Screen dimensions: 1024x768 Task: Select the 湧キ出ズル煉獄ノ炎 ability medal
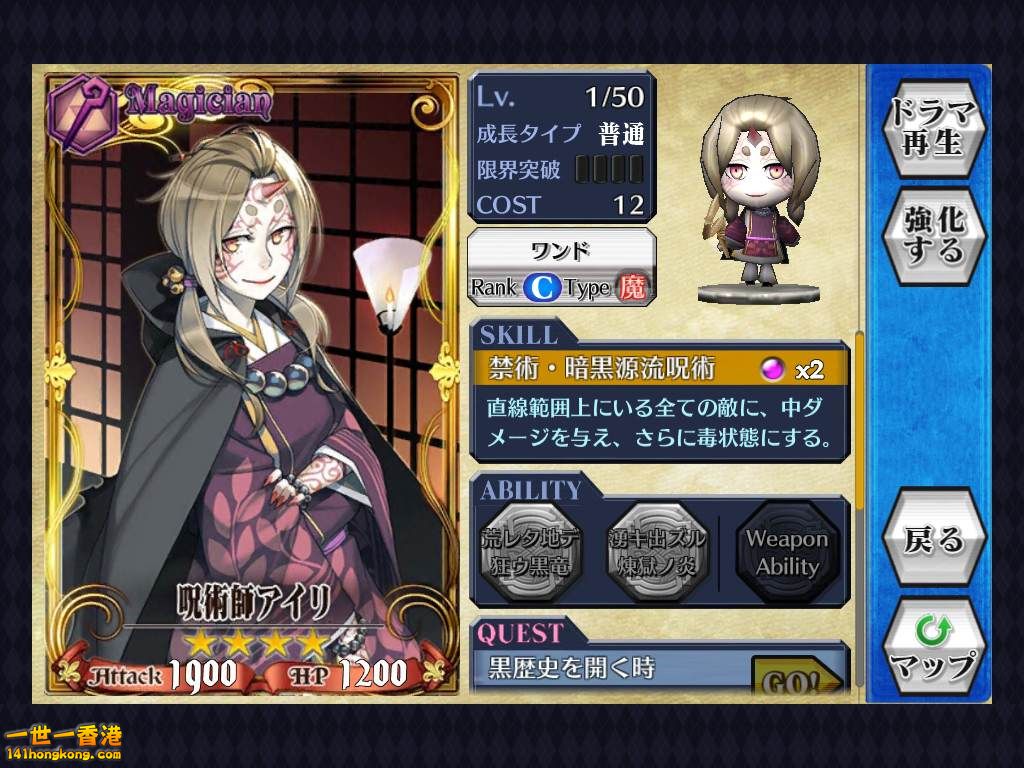[x=657, y=552]
